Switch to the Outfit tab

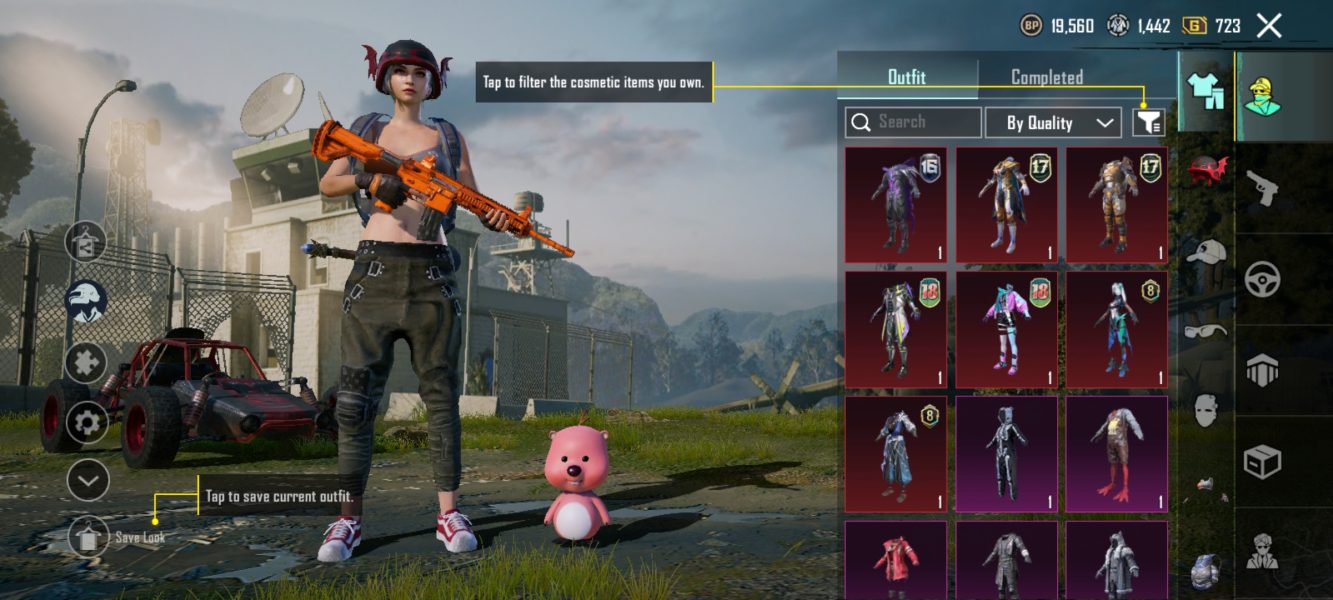point(907,77)
